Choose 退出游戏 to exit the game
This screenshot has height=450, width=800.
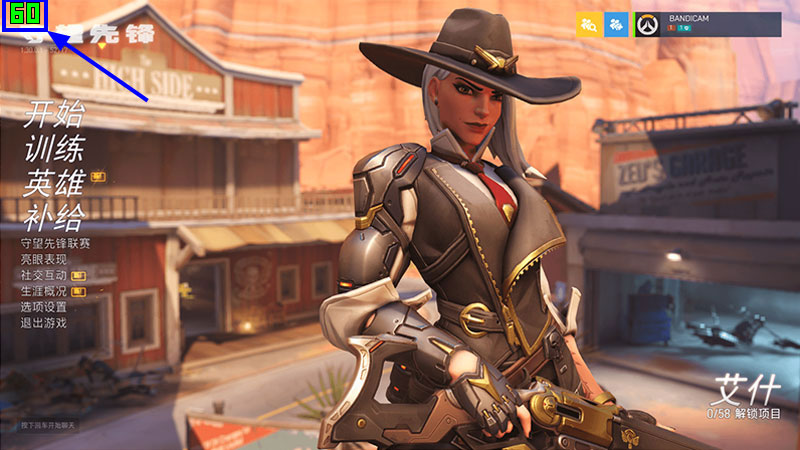pyautogui.click(x=43, y=323)
